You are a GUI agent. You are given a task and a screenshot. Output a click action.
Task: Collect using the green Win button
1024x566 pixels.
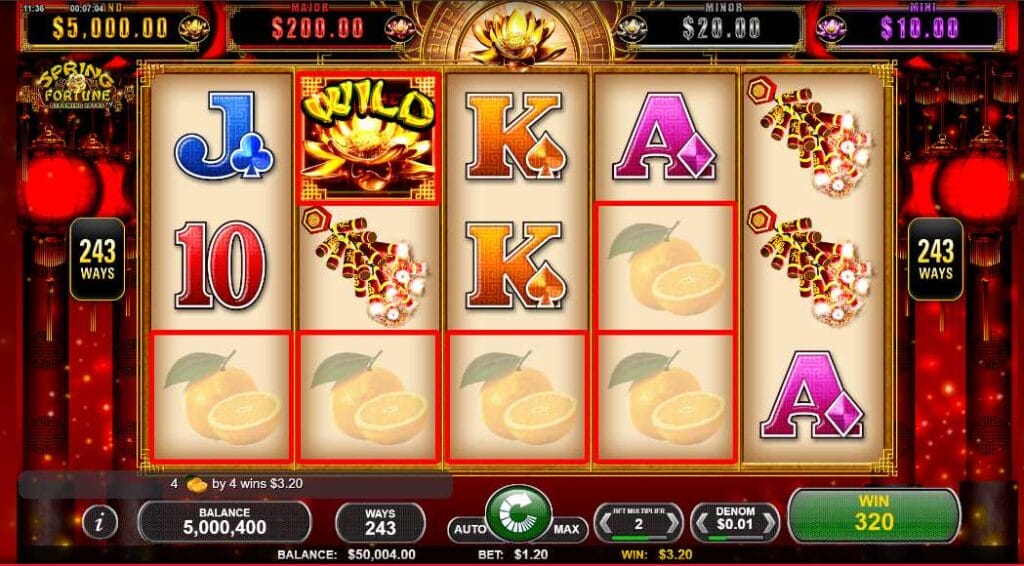(x=873, y=516)
